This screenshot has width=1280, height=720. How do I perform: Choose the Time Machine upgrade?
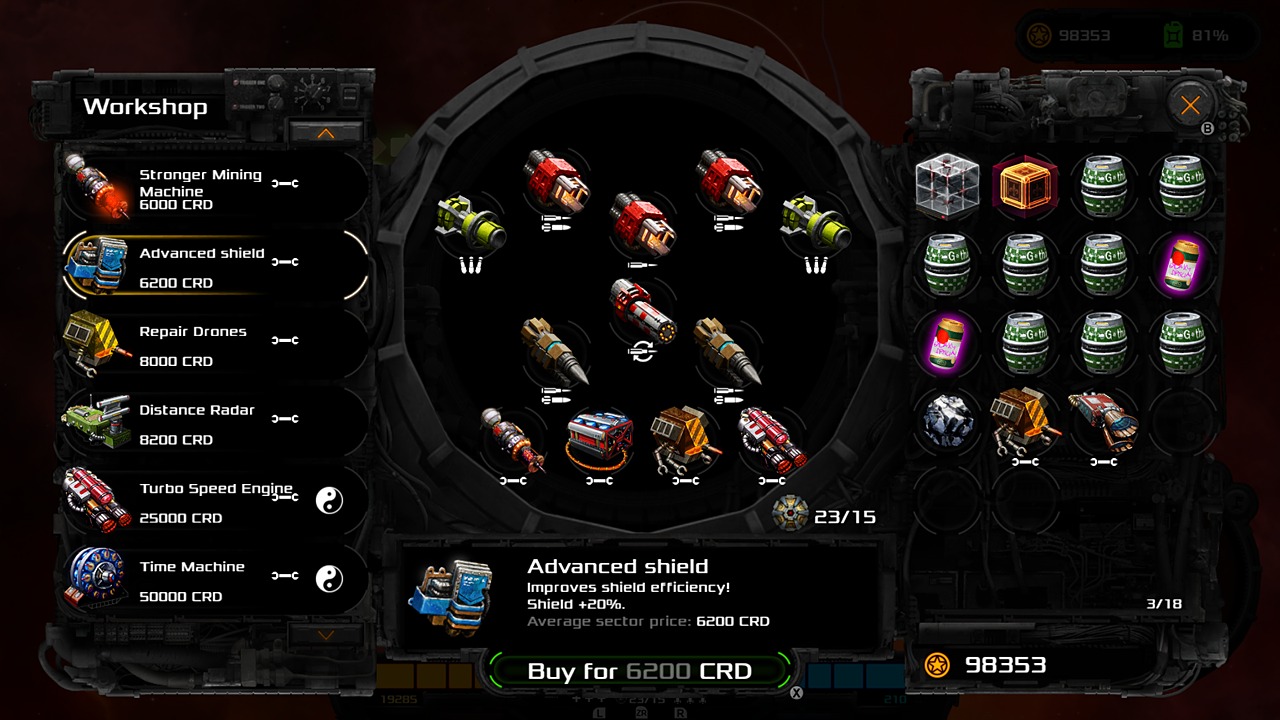coord(200,580)
